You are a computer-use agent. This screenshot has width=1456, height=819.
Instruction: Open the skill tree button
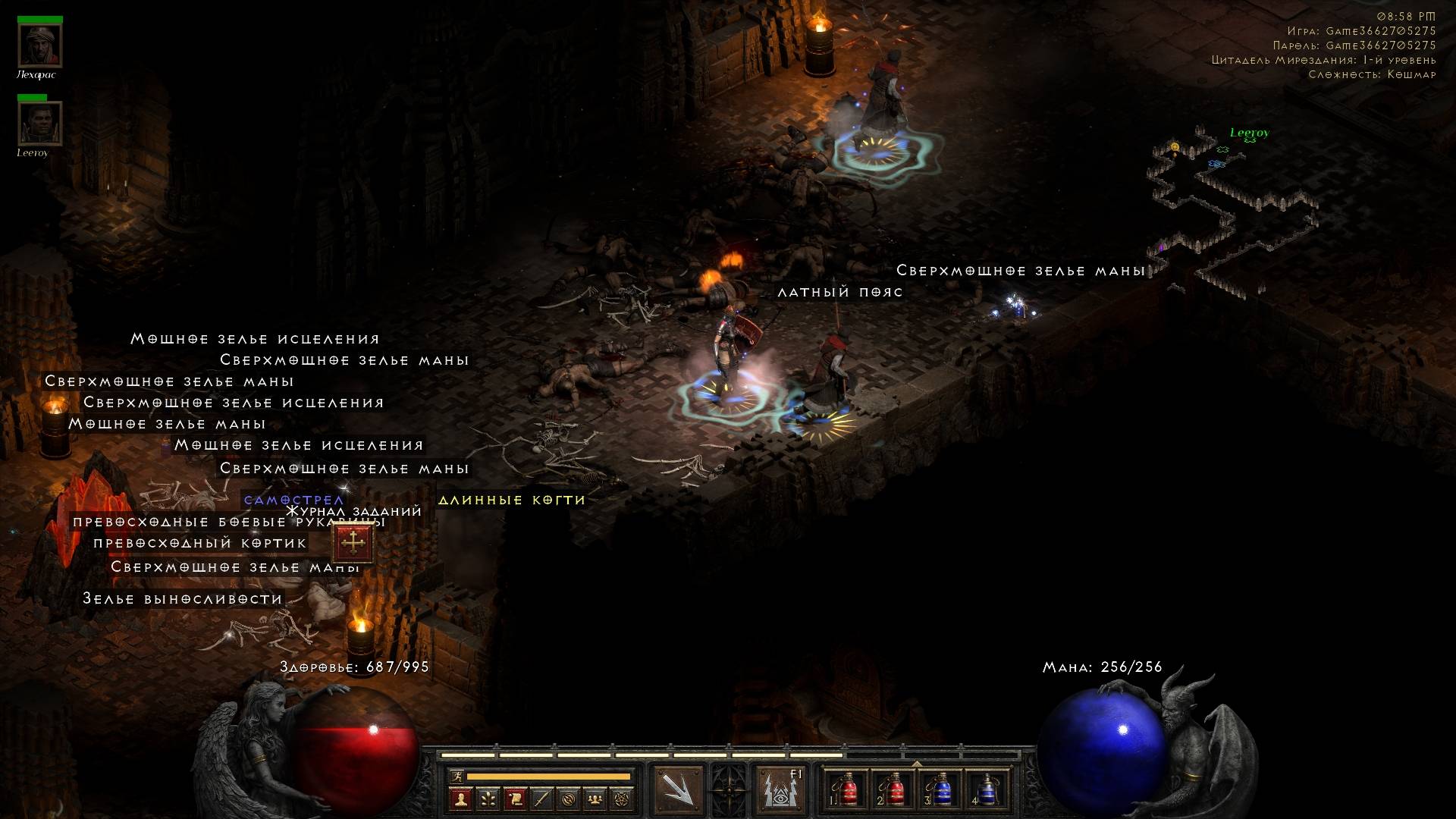[x=488, y=799]
